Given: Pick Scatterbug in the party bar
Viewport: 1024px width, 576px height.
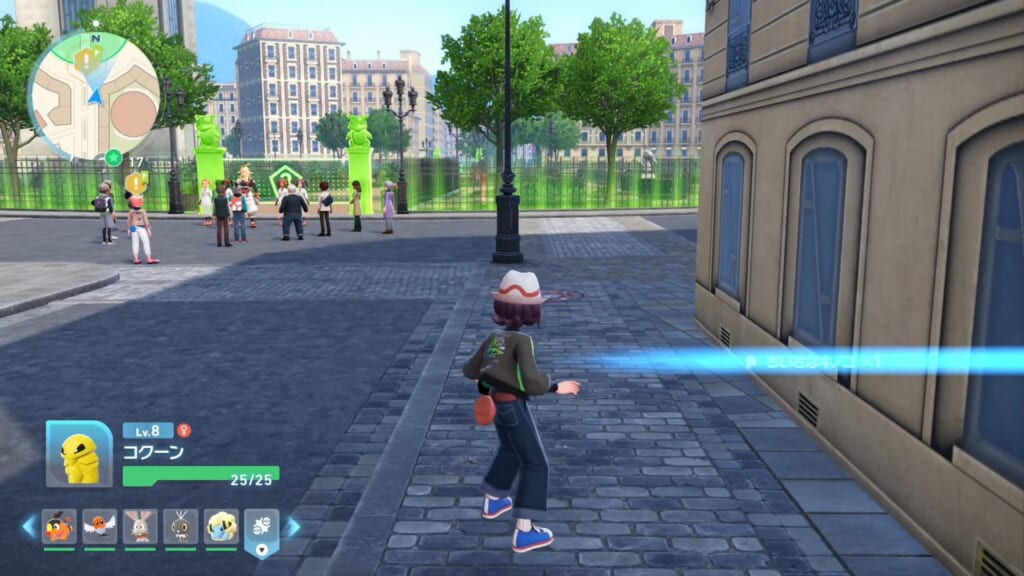Looking at the screenshot, I should 181,525.
